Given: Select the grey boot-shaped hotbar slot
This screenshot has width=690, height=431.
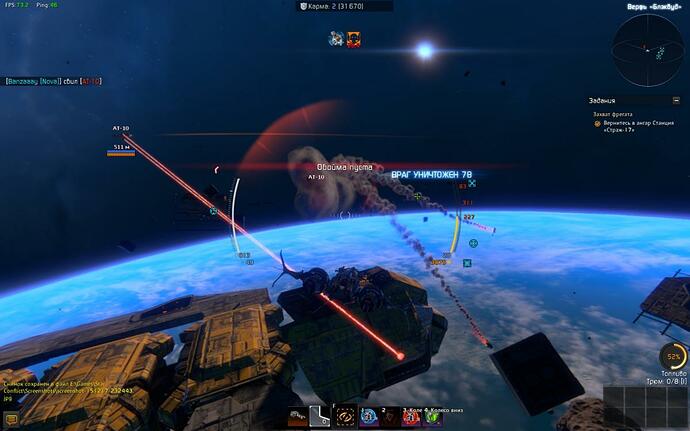Looking at the screenshot, I should (321, 416).
